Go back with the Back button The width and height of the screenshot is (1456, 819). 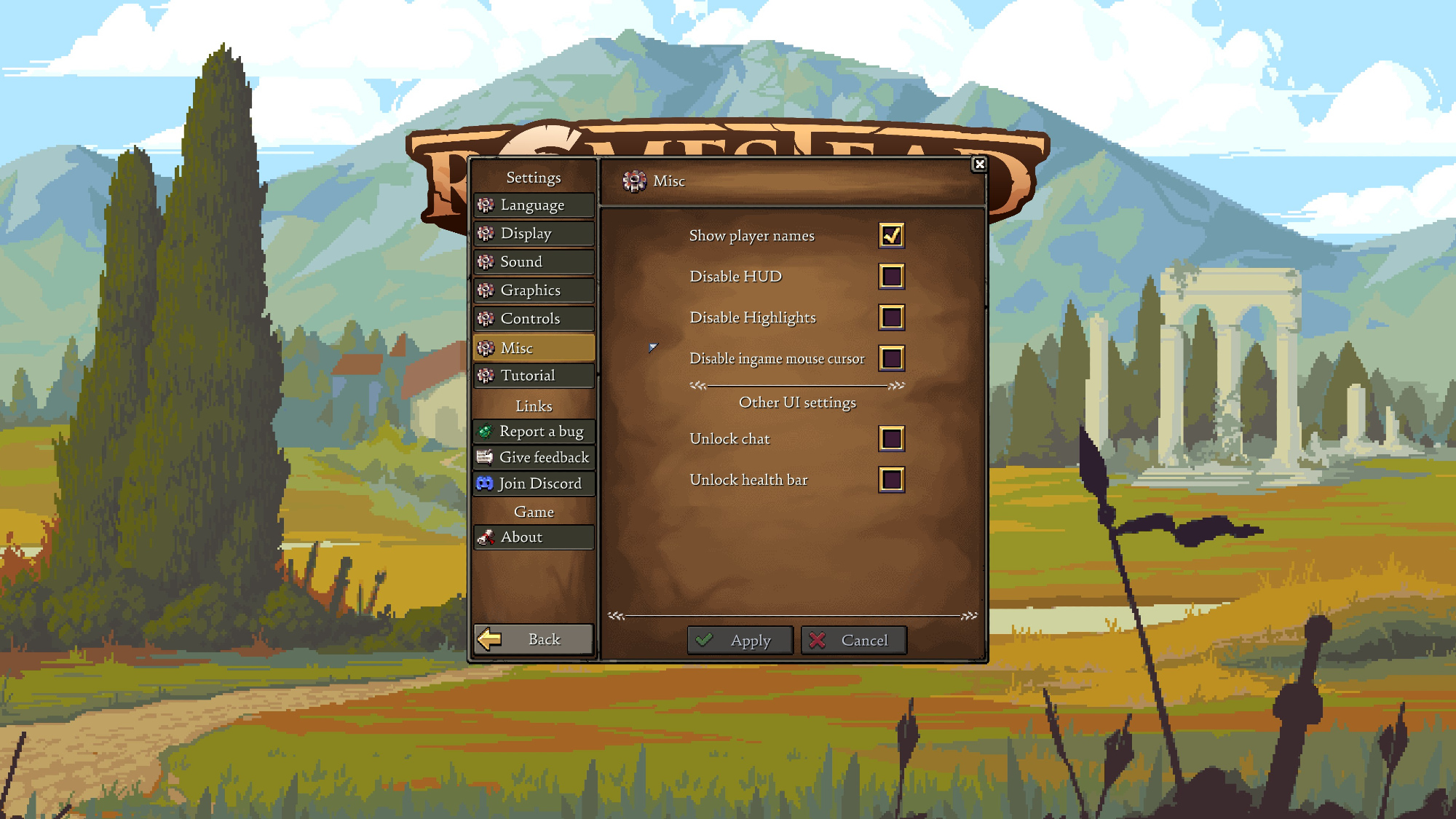tap(534, 639)
